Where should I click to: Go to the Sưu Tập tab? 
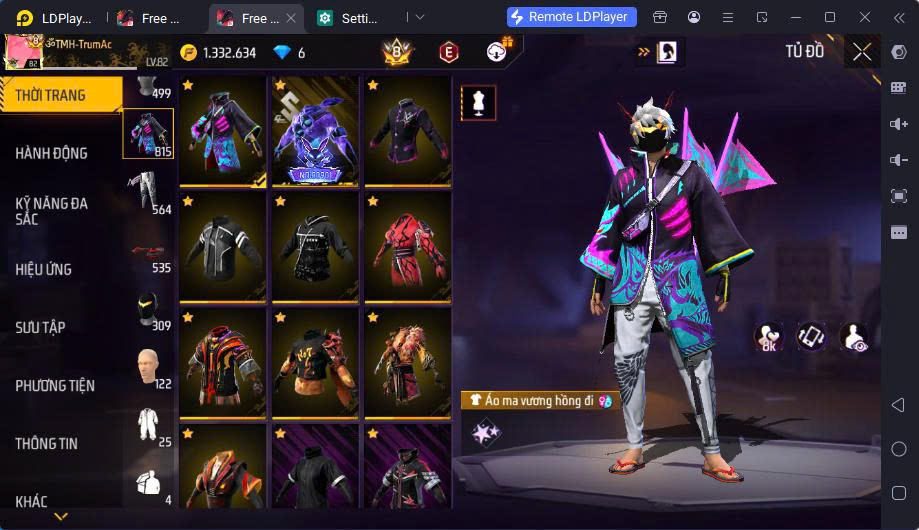[x=40, y=327]
